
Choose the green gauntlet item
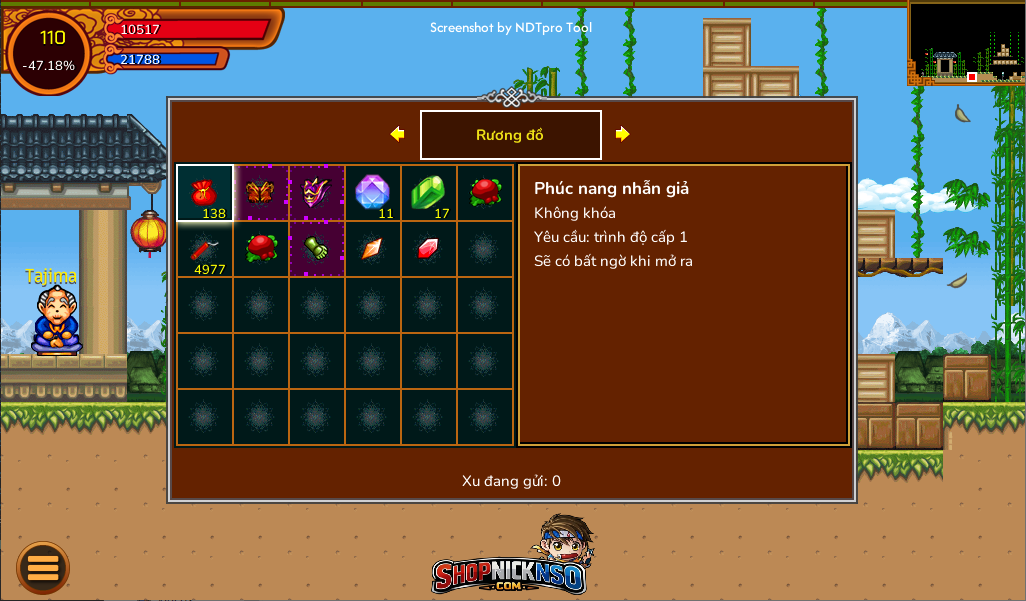coord(317,249)
